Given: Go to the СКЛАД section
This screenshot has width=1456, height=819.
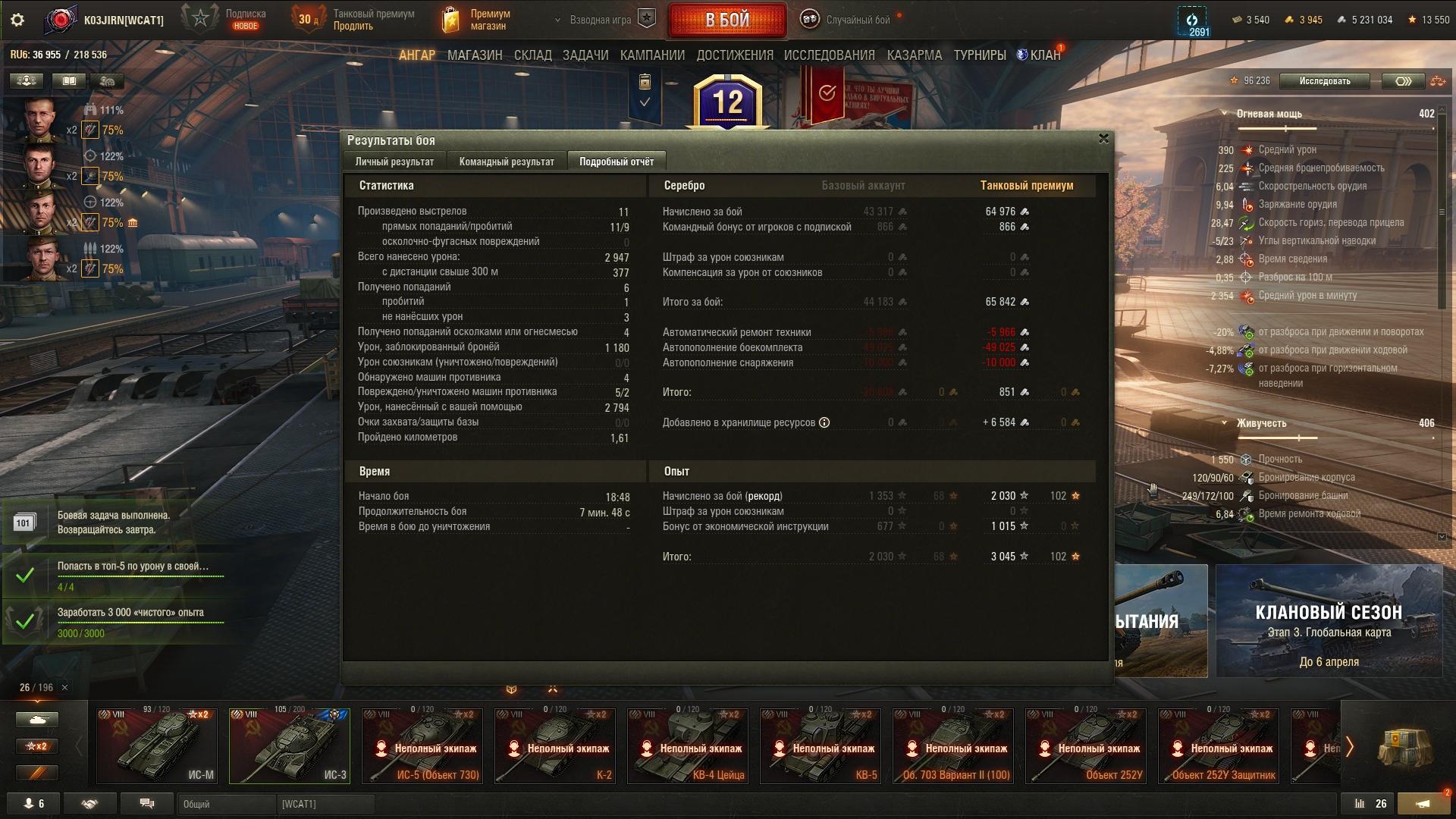Looking at the screenshot, I should [532, 55].
